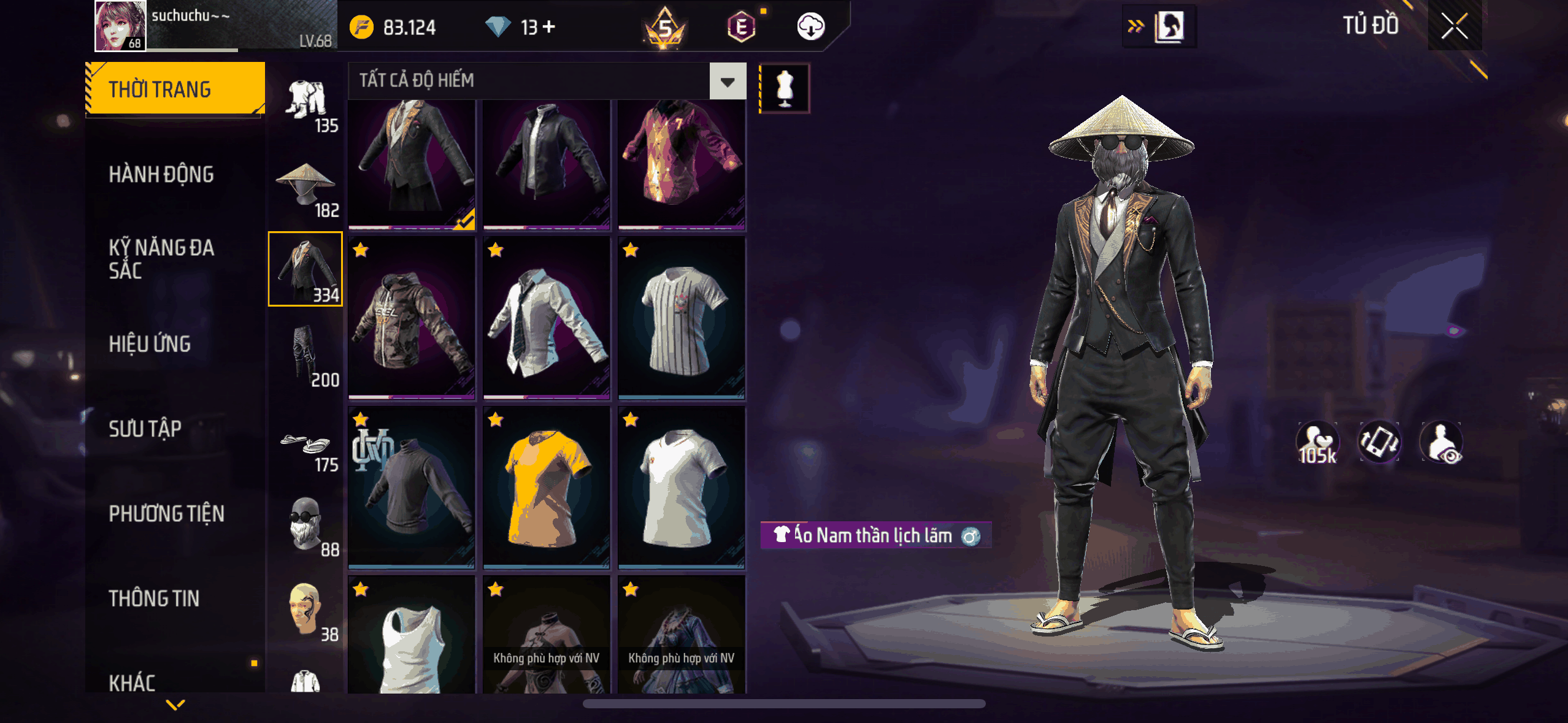Switch to the HÀNH ĐỘNG tab
The width and height of the screenshot is (1568, 723).
[x=161, y=175]
